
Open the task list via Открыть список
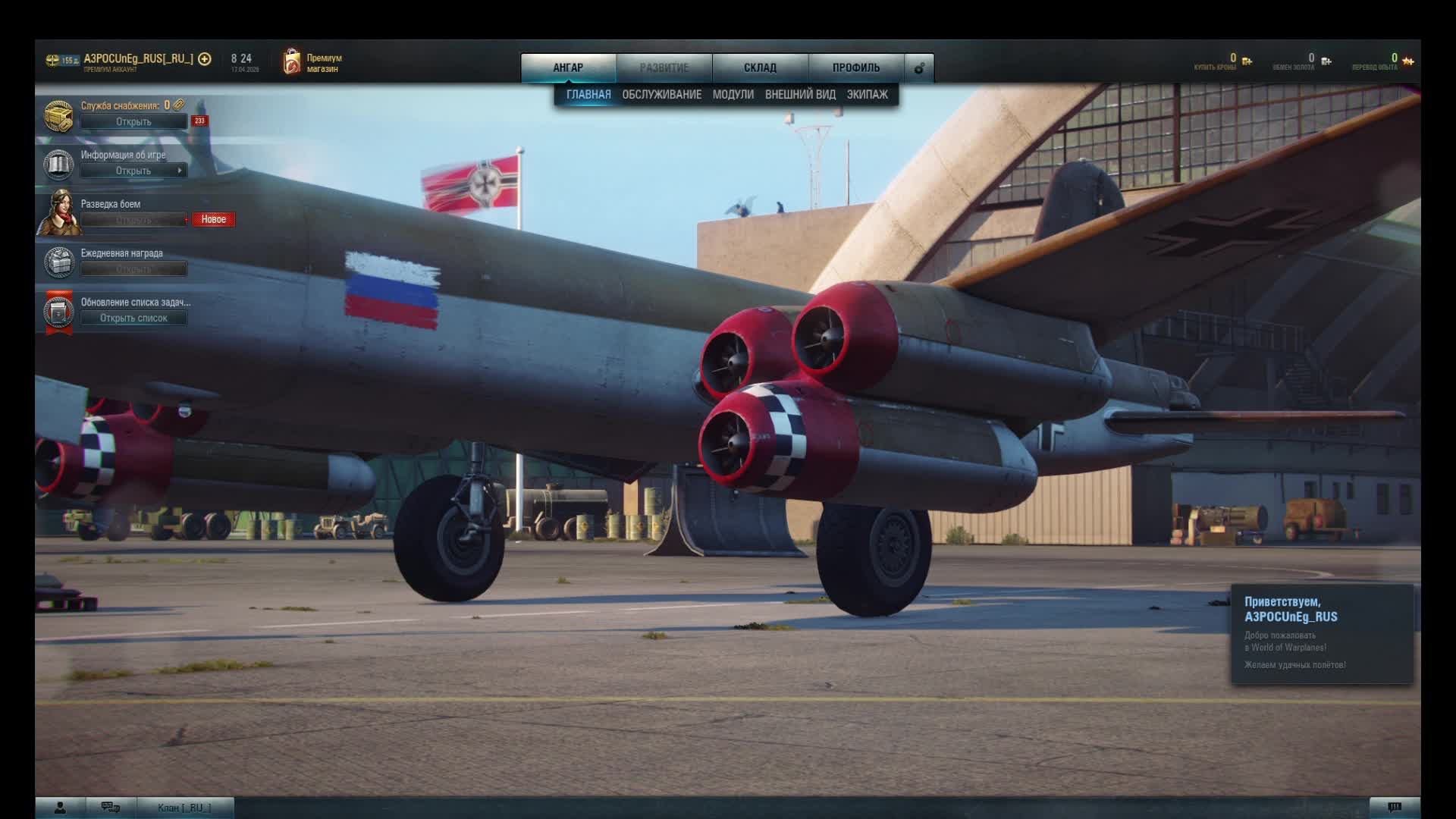point(133,318)
